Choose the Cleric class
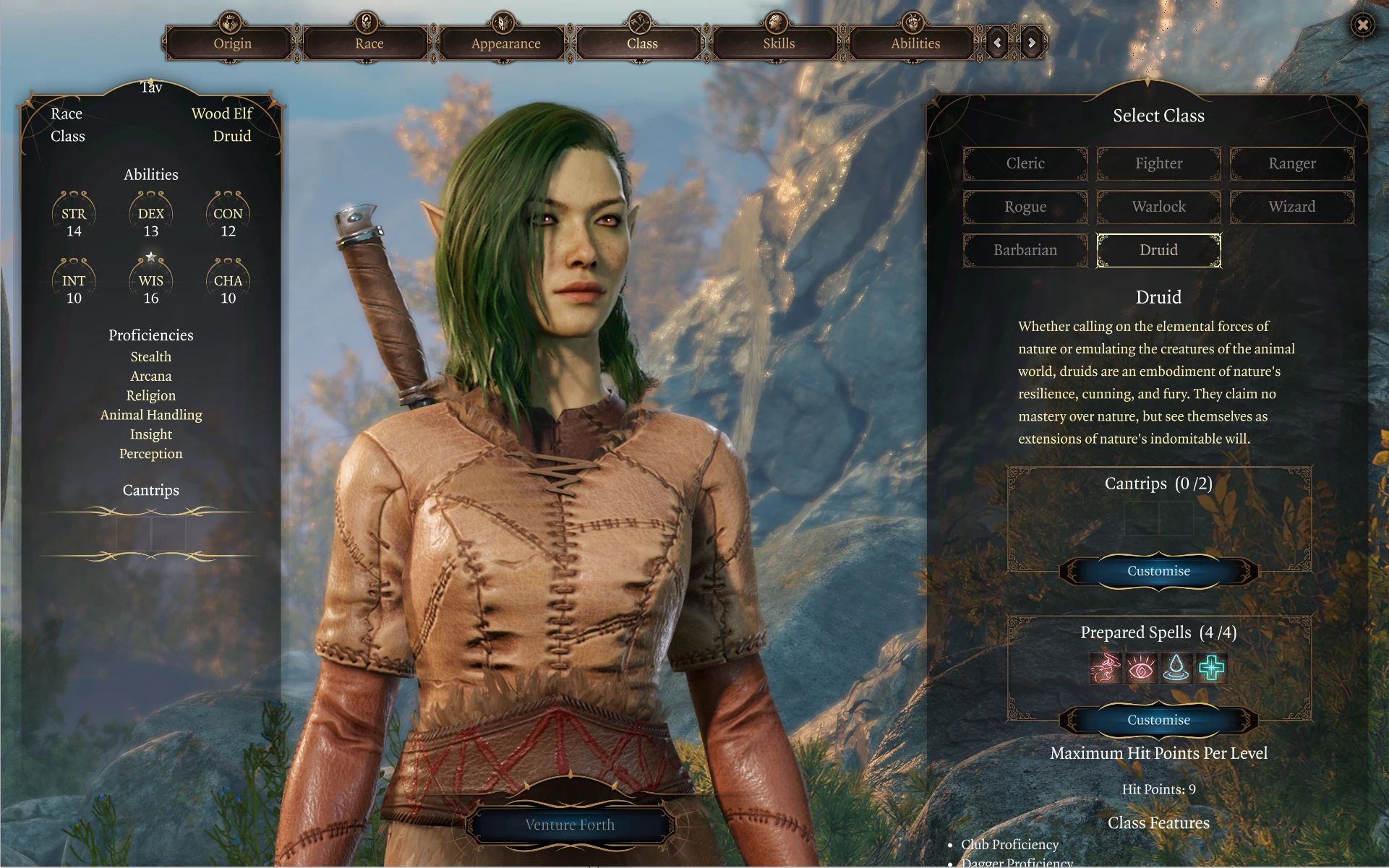Image resolution: width=1389 pixels, height=868 pixels. (1025, 163)
